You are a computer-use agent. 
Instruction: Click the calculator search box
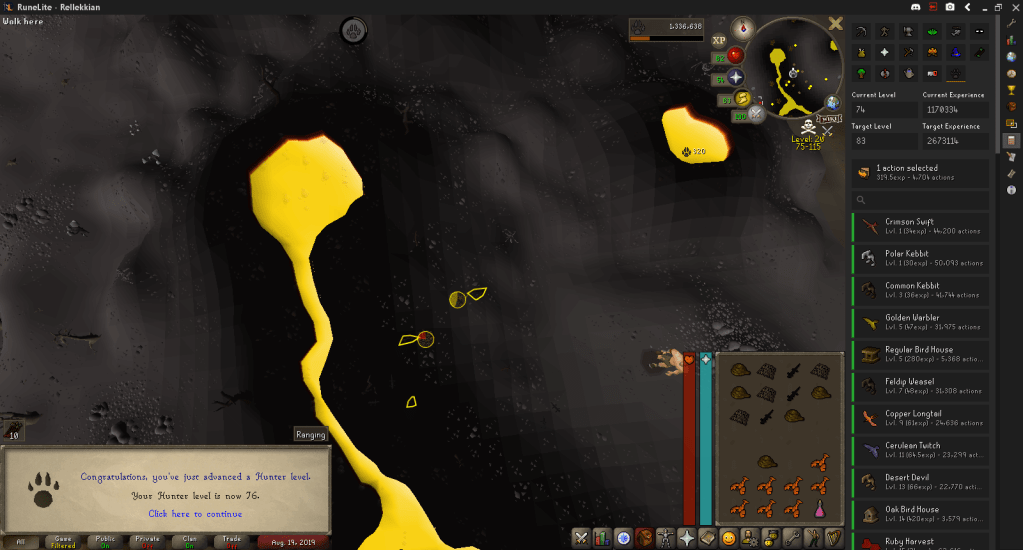(x=920, y=200)
